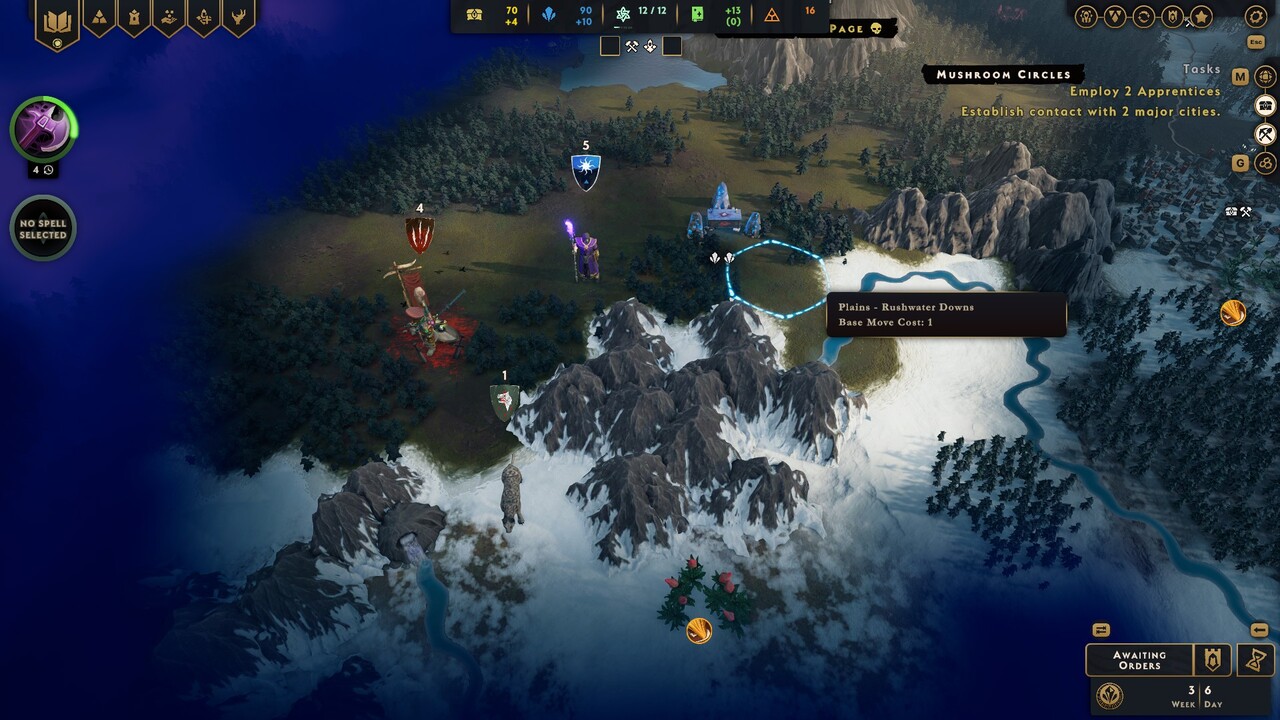This screenshot has width=1280, height=720.
Task: Open the settings gear menu
Action: (1256, 16)
